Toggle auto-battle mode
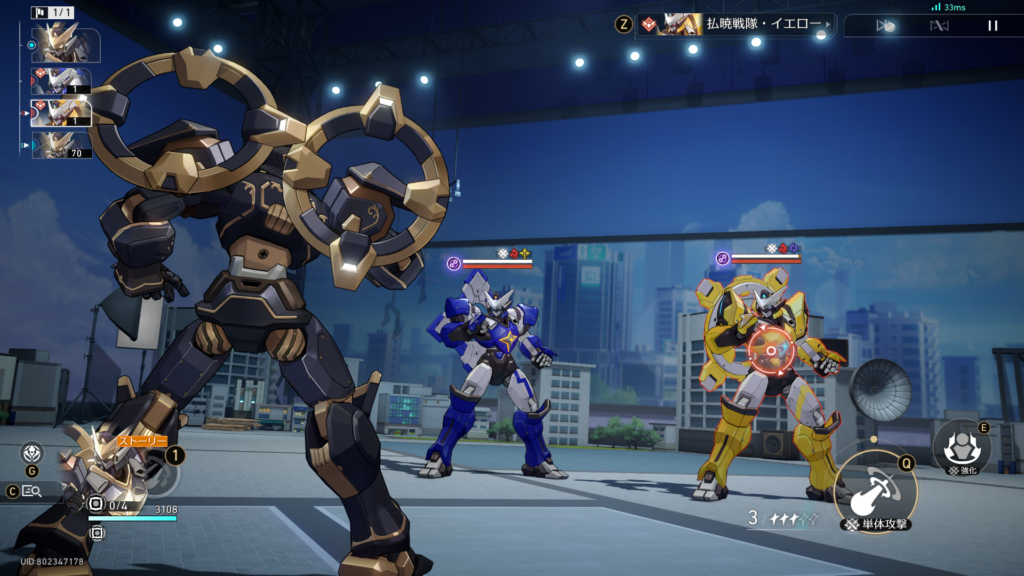This screenshot has width=1024, height=576. tap(939, 26)
